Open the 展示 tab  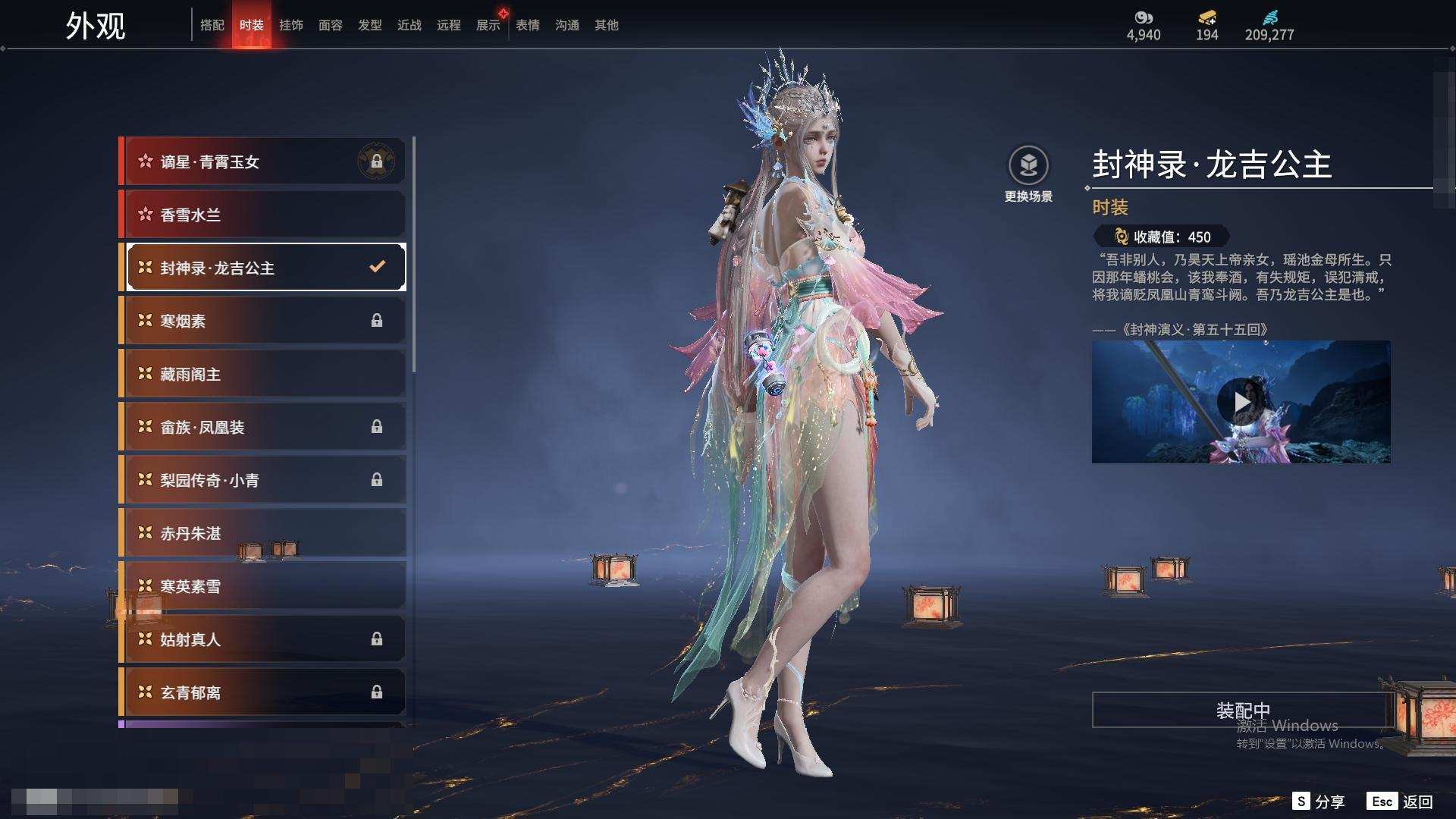click(x=488, y=25)
